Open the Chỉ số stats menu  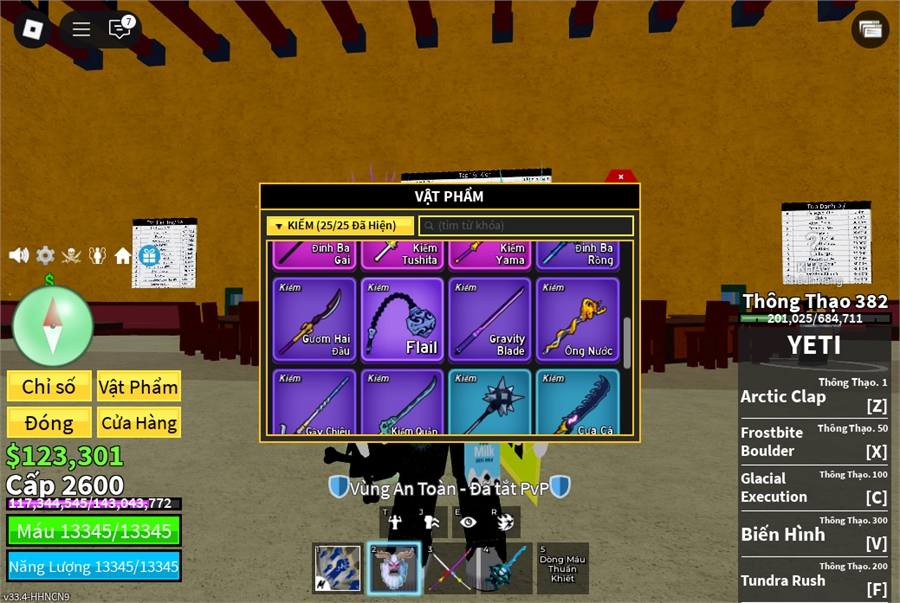[49, 387]
